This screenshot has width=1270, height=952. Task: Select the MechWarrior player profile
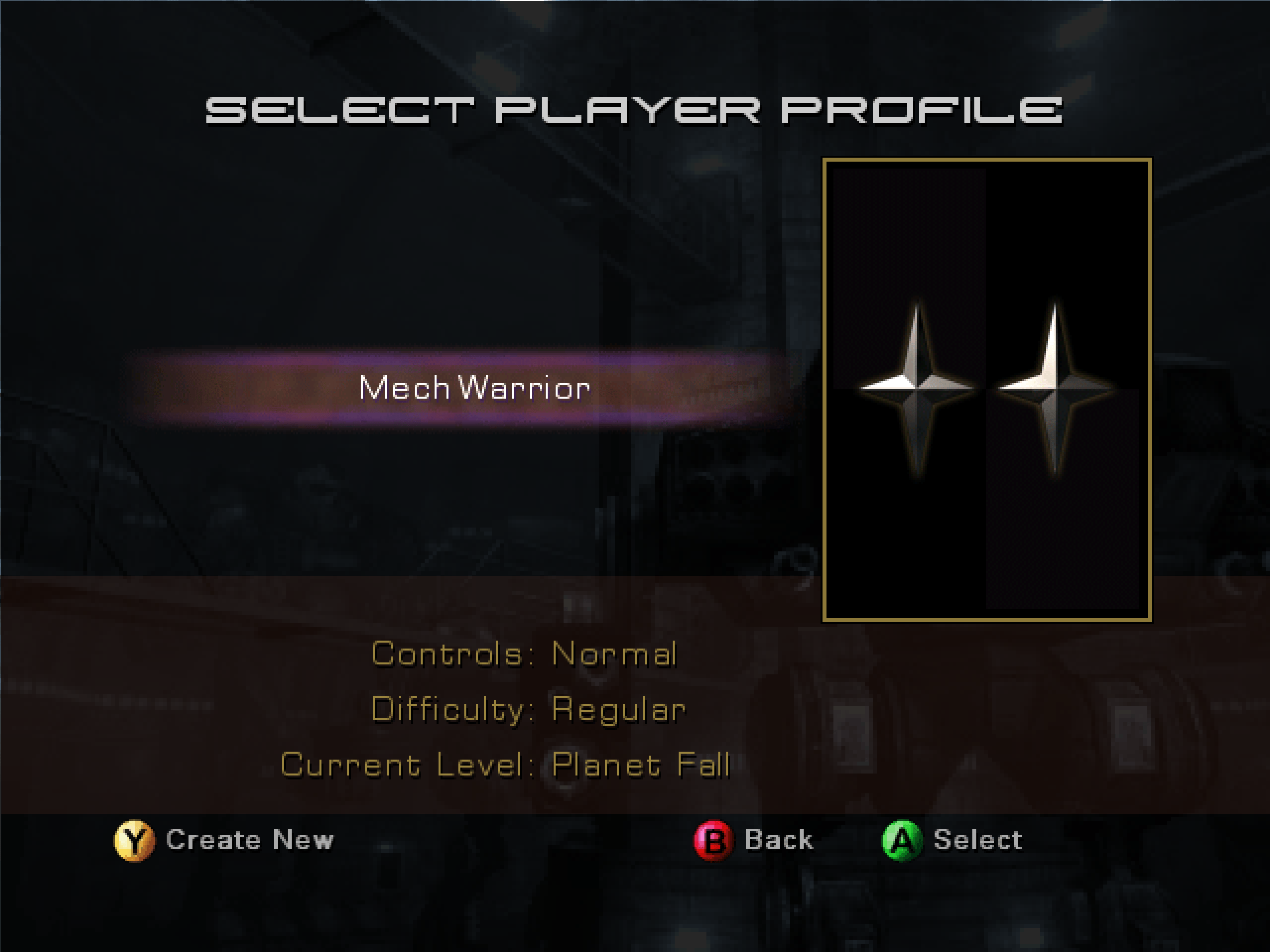[x=474, y=388]
